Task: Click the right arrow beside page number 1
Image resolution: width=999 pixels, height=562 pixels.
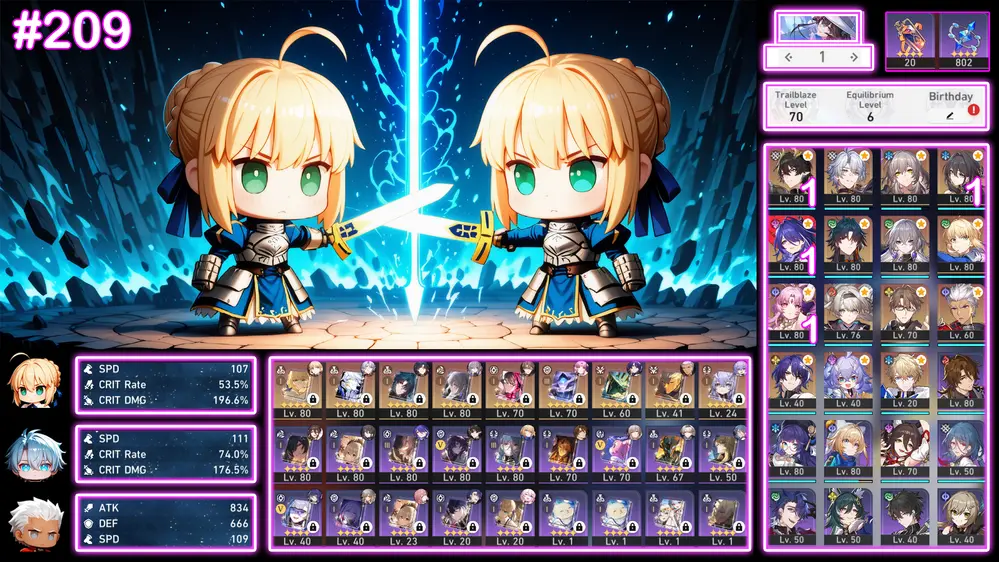Action: [853, 57]
